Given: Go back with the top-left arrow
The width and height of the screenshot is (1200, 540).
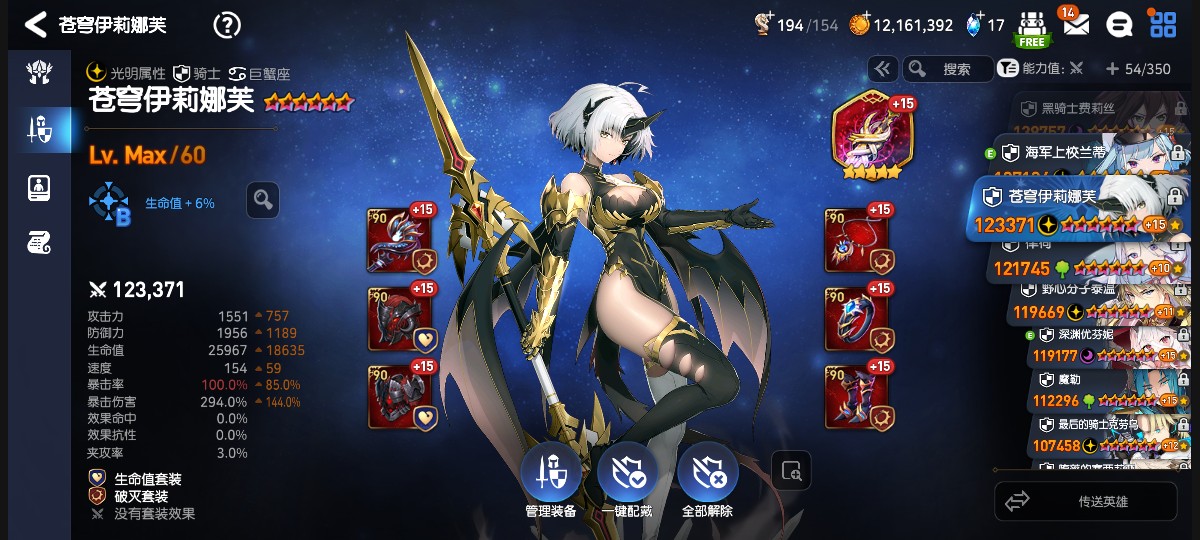Looking at the screenshot, I should pos(36,25).
